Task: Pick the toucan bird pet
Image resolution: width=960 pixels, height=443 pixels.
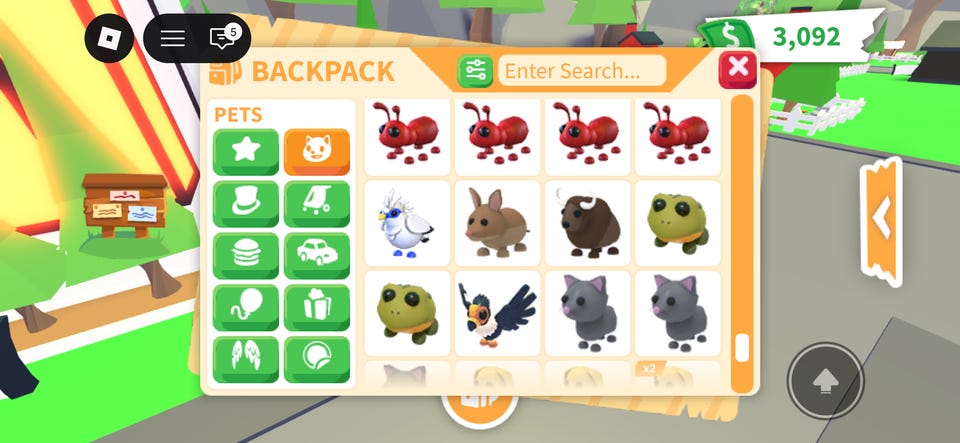Action: 497,313
